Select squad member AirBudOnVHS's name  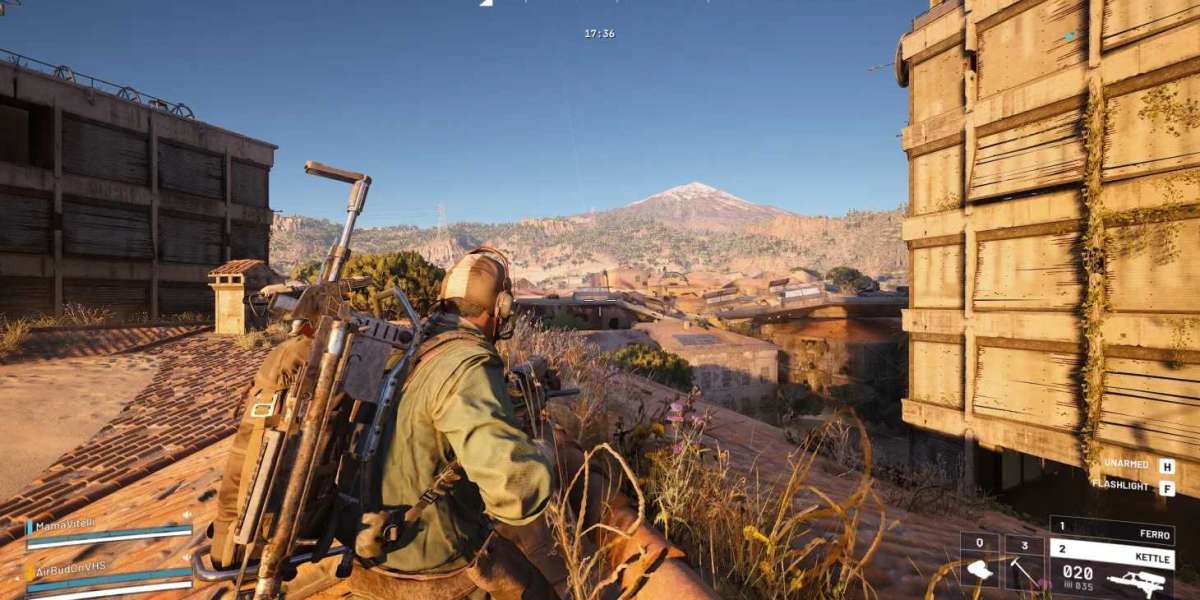pos(72,566)
